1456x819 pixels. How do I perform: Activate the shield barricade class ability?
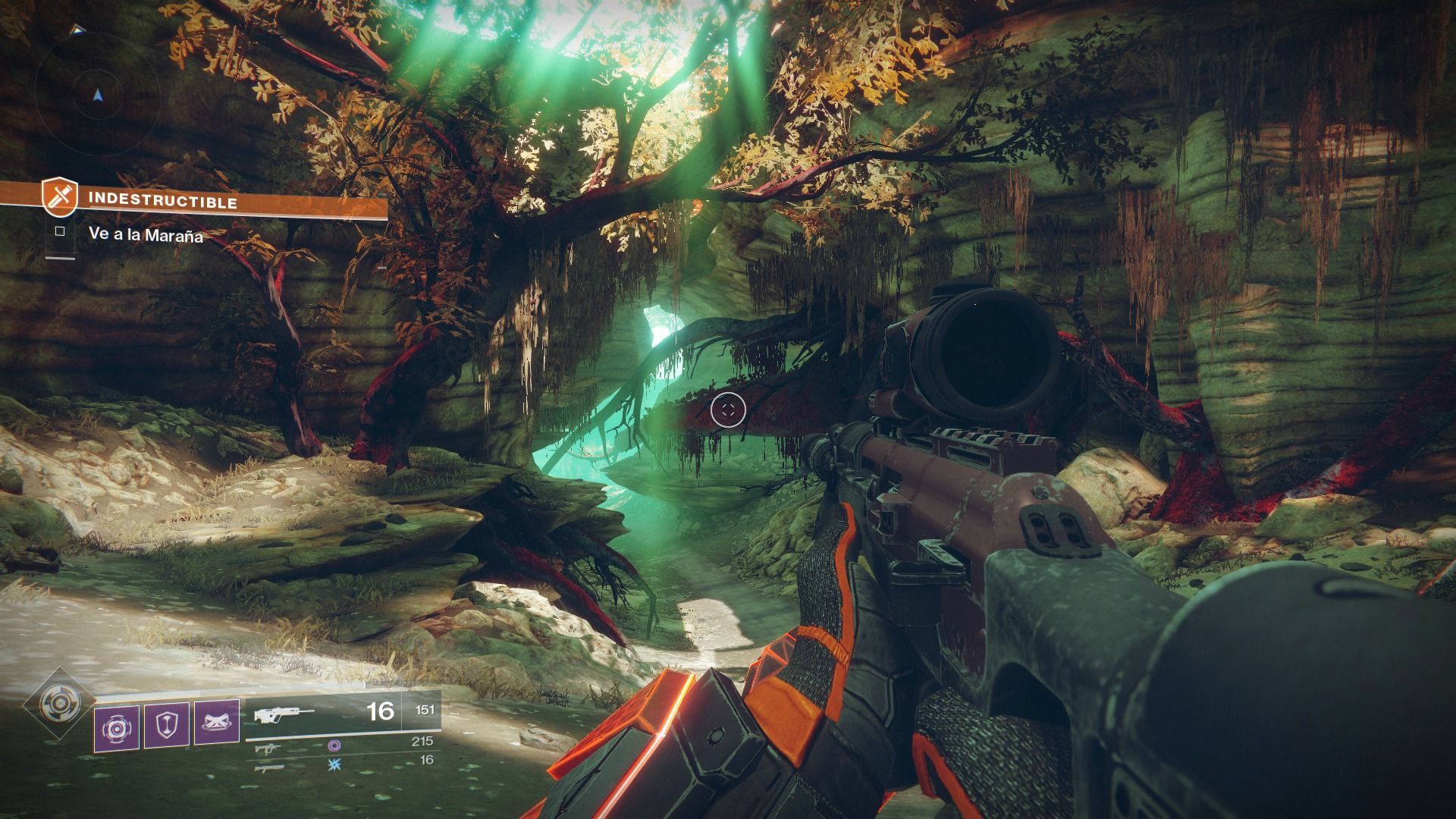pyautogui.click(x=167, y=726)
